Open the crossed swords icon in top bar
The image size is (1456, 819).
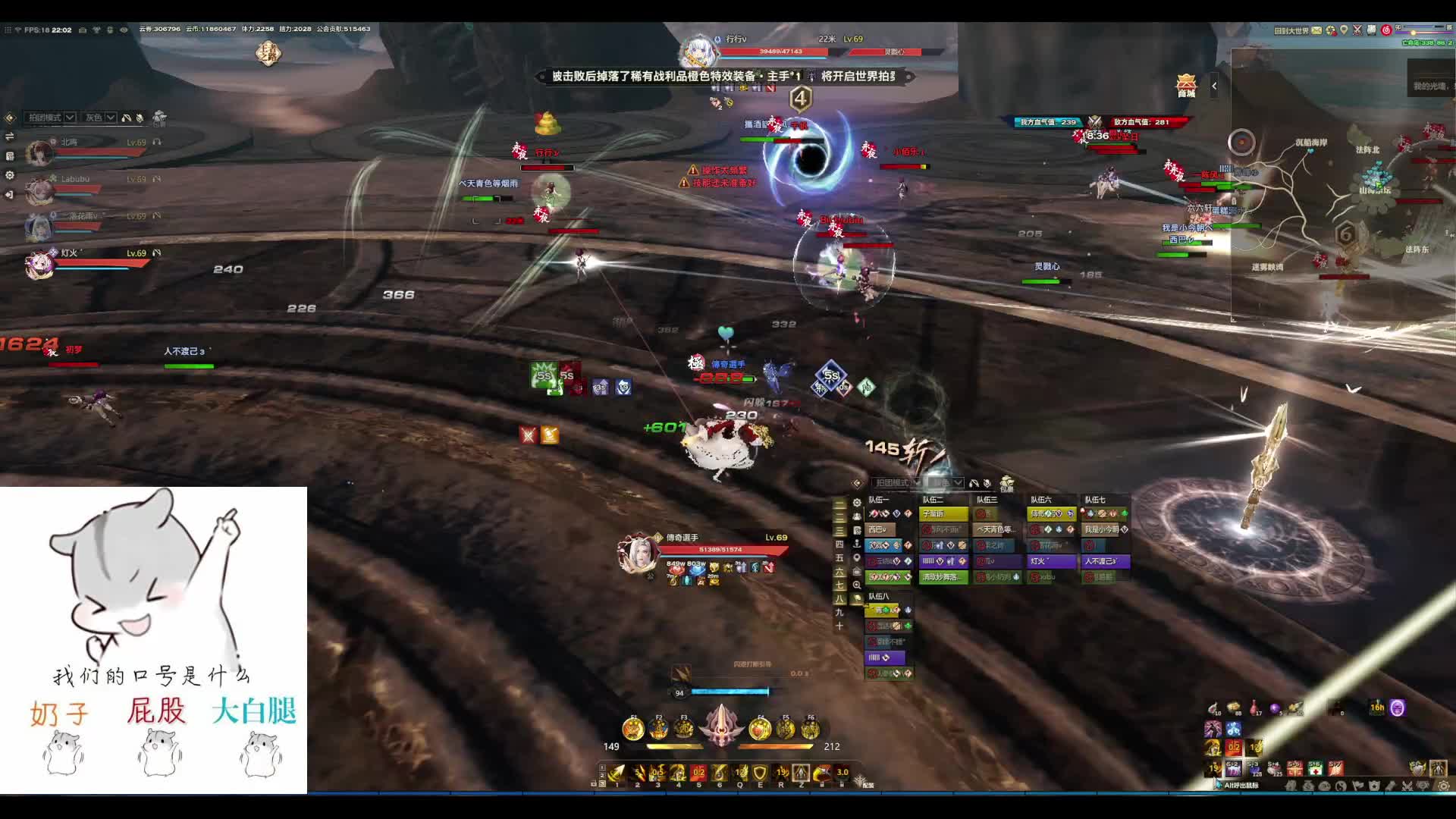(1357, 30)
